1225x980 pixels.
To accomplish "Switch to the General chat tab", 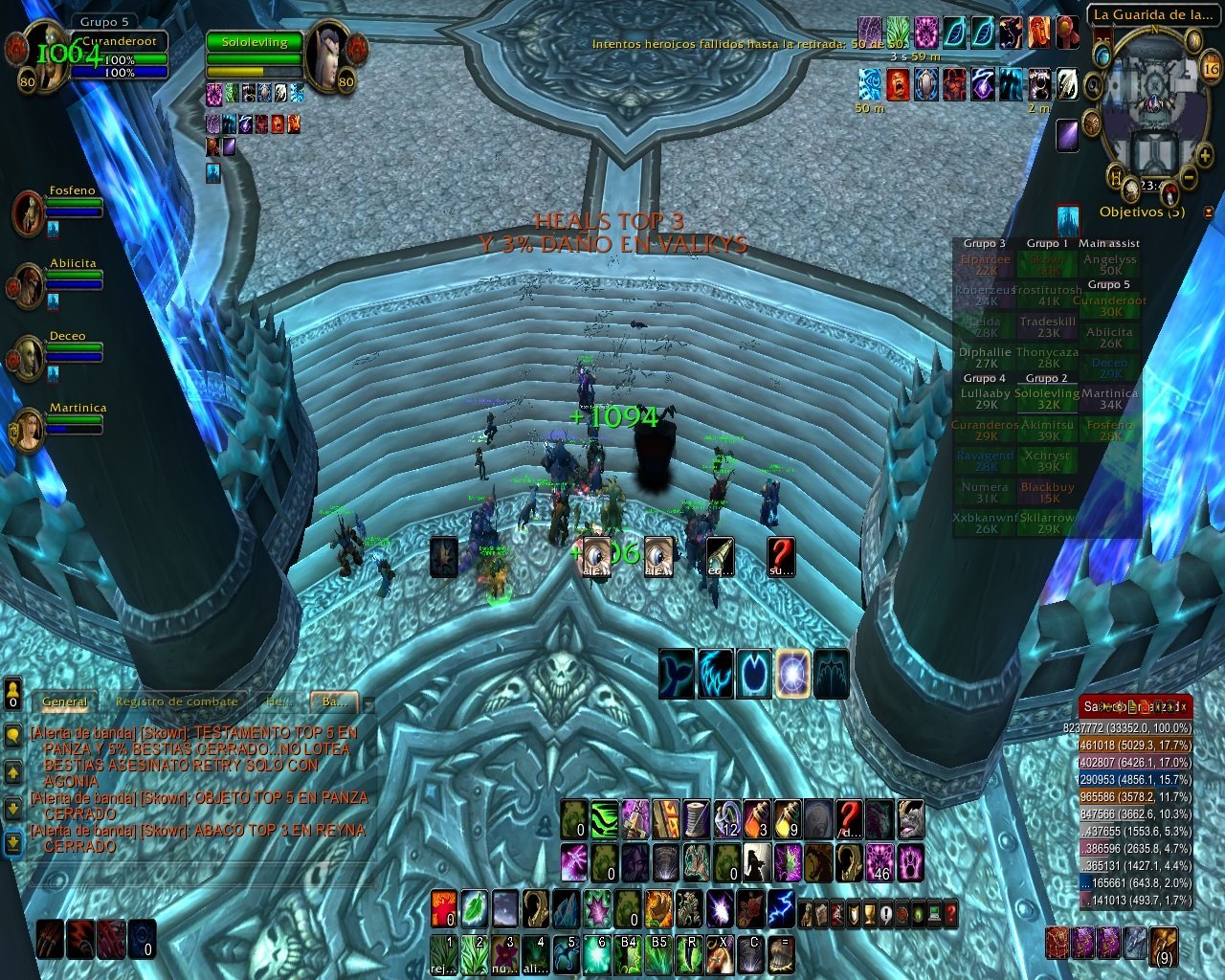I will coord(65,702).
